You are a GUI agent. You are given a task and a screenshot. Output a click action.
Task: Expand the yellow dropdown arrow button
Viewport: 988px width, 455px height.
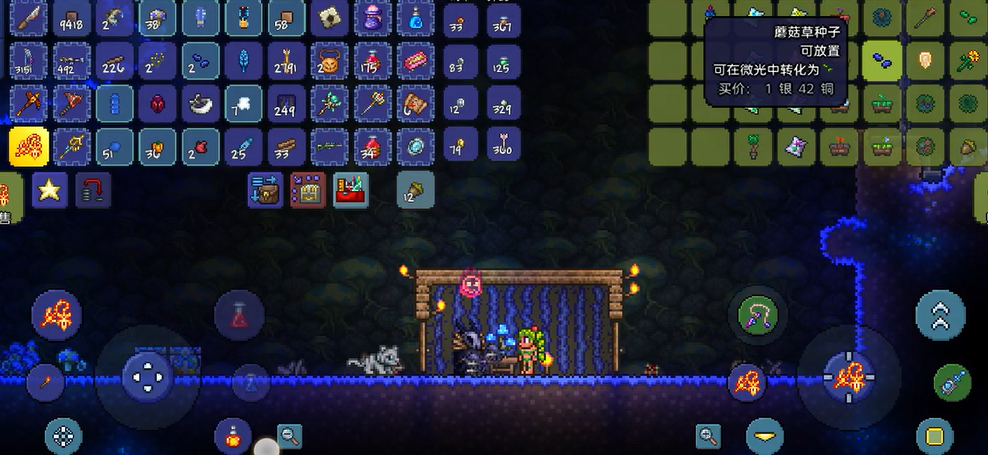point(766,436)
